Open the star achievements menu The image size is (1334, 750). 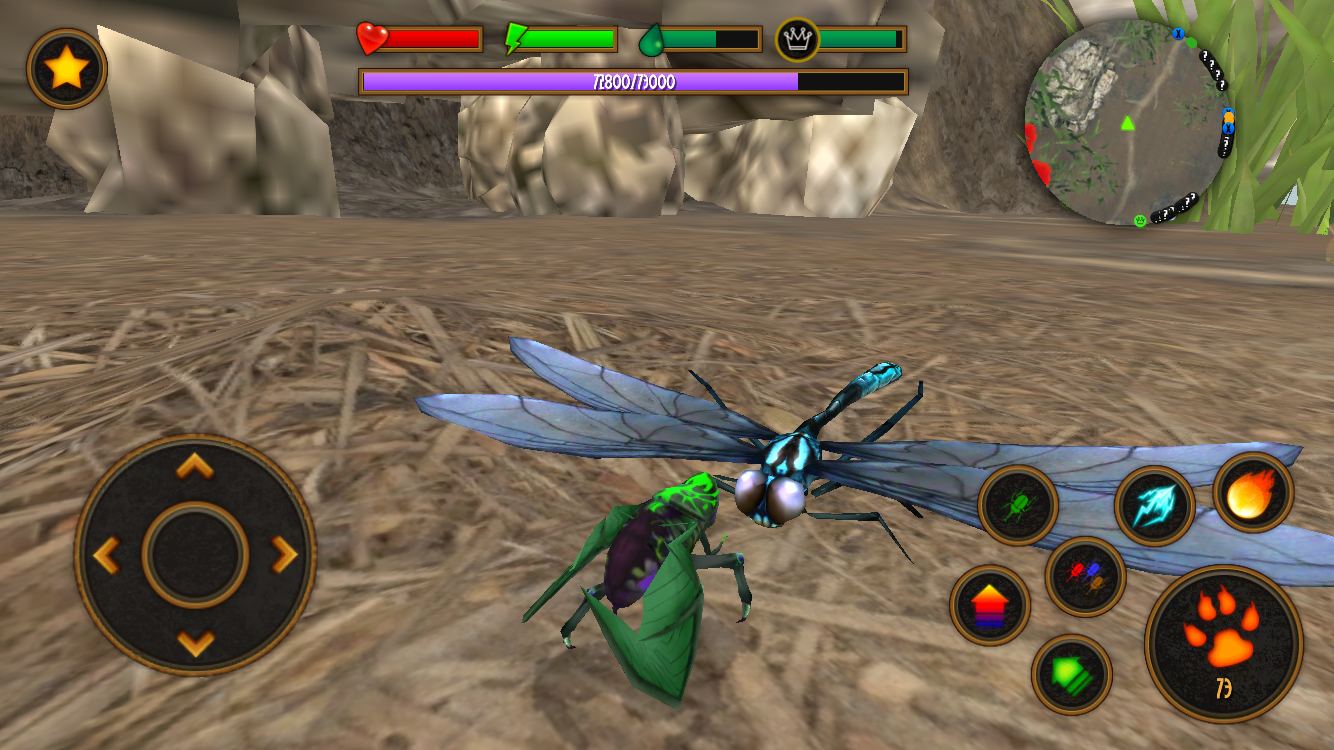tap(68, 62)
